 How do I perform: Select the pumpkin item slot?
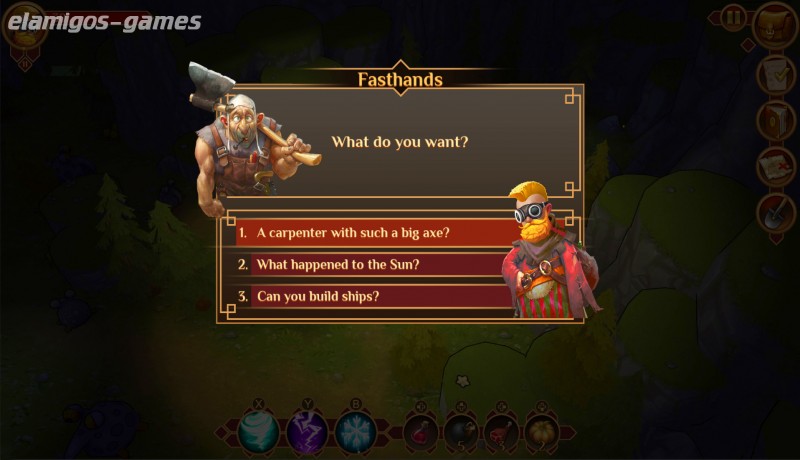[542, 432]
